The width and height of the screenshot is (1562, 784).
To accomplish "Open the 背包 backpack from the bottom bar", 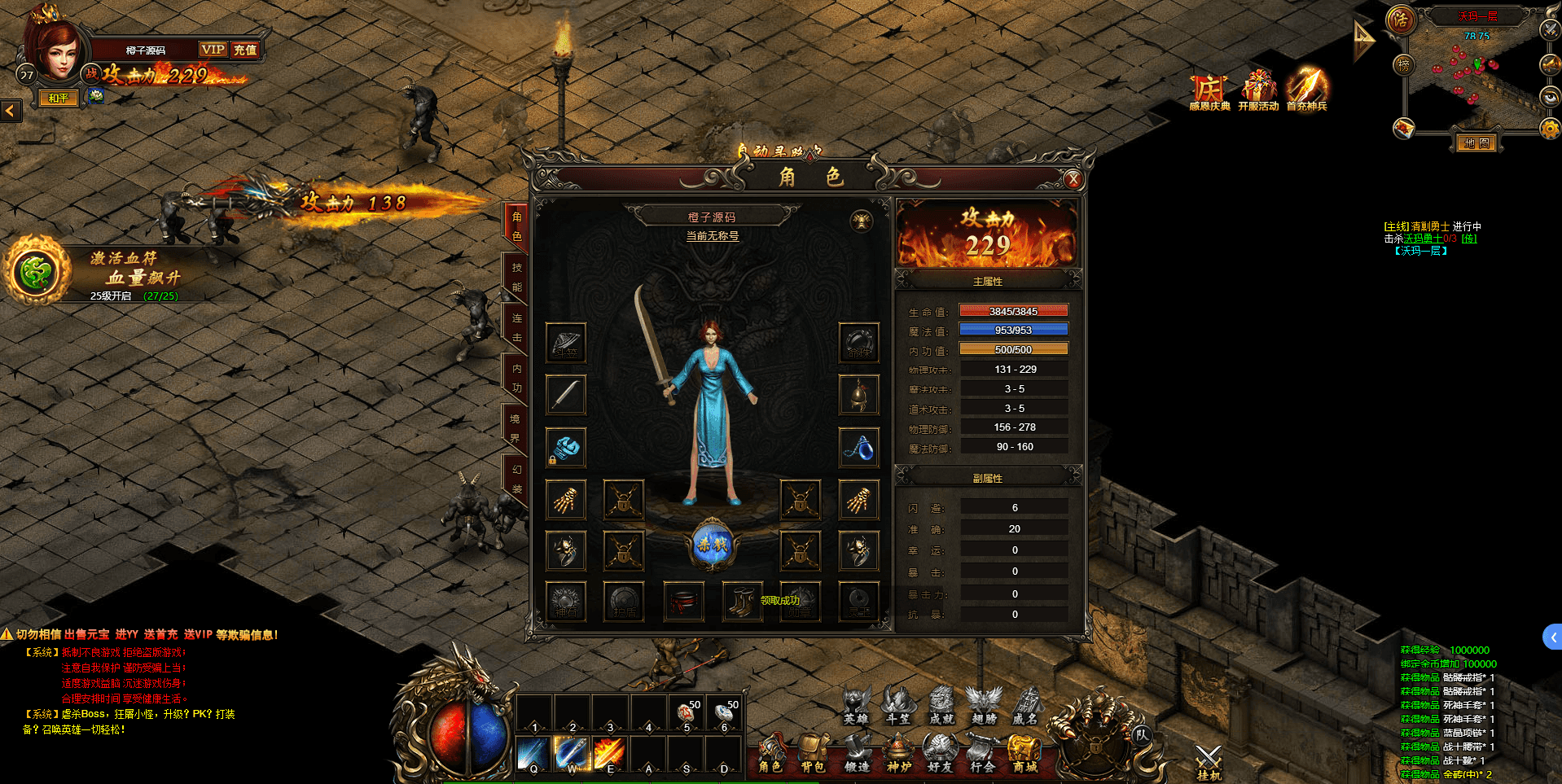I will [812, 753].
